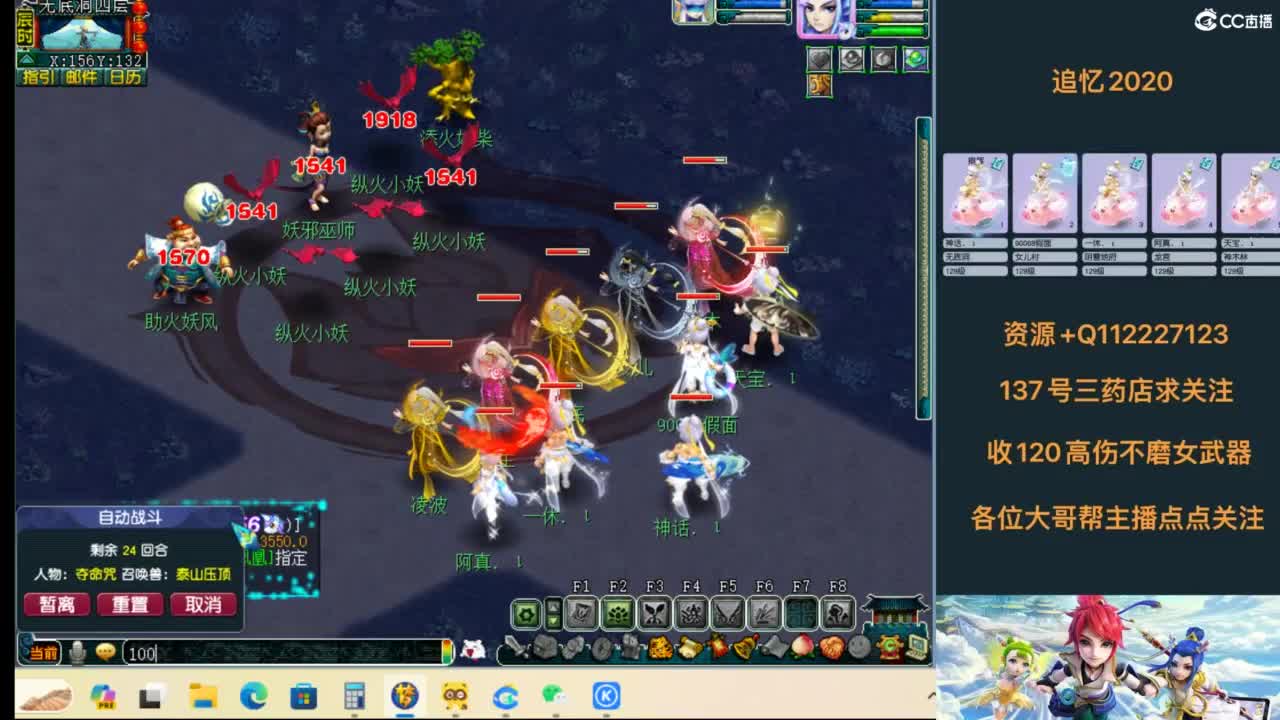Open the 邮件 mail panel

(82, 76)
